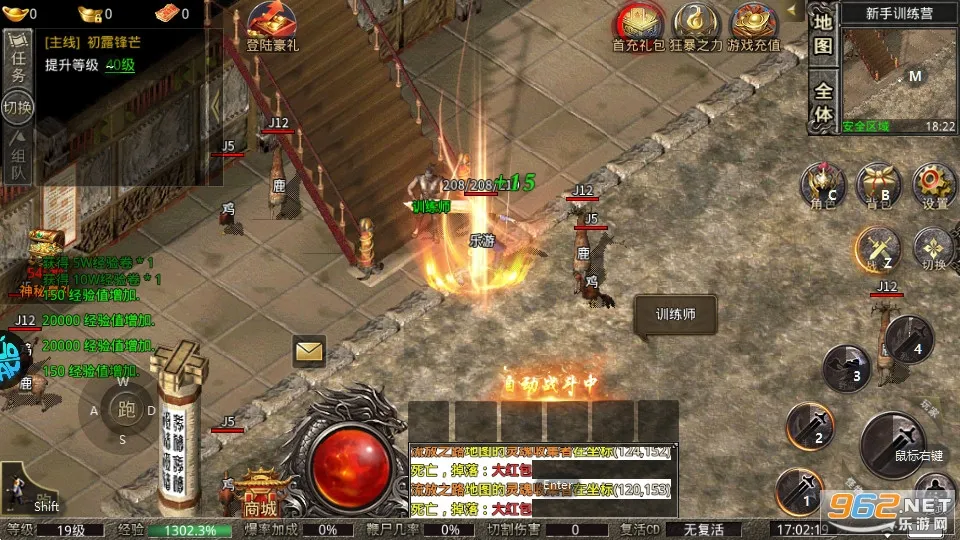Open the 设置 settings gear
Viewport: 960px width, 540px height.
click(x=934, y=186)
